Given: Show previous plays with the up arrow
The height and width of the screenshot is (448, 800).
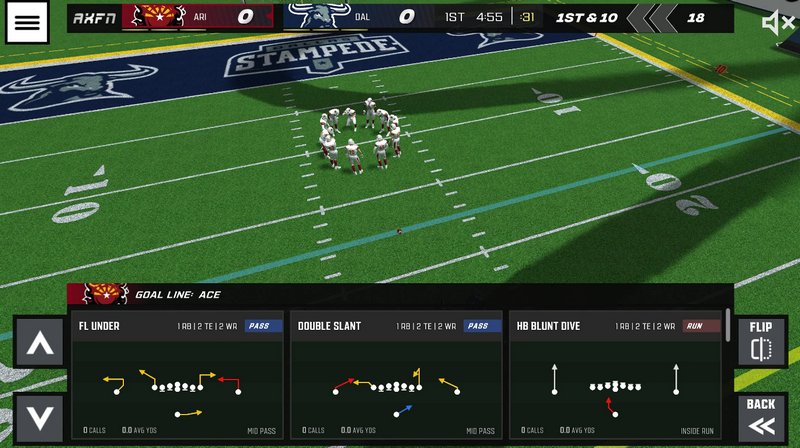Looking at the screenshot, I should point(39,341).
